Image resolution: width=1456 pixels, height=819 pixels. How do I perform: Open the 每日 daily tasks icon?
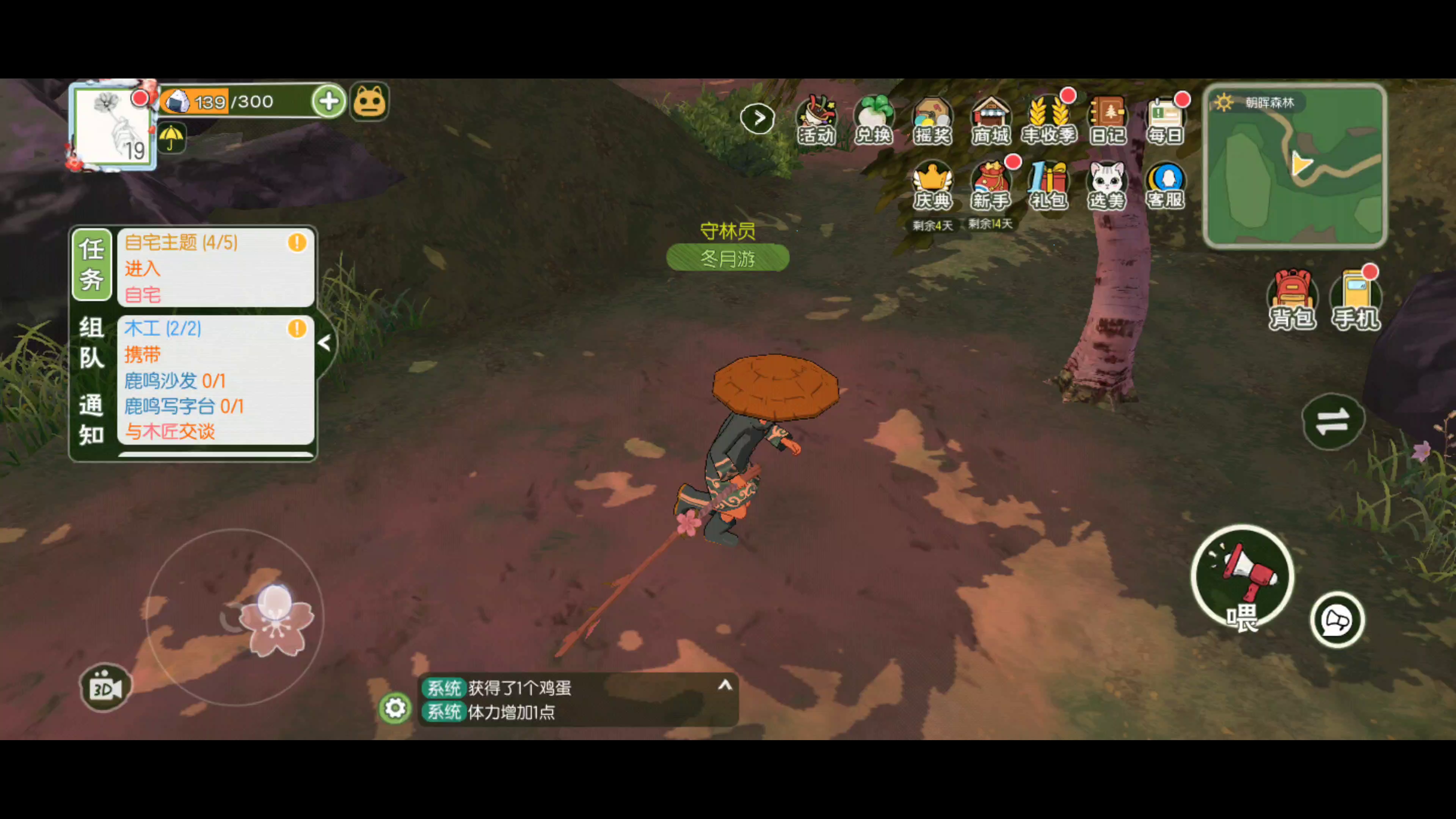point(1165,120)
